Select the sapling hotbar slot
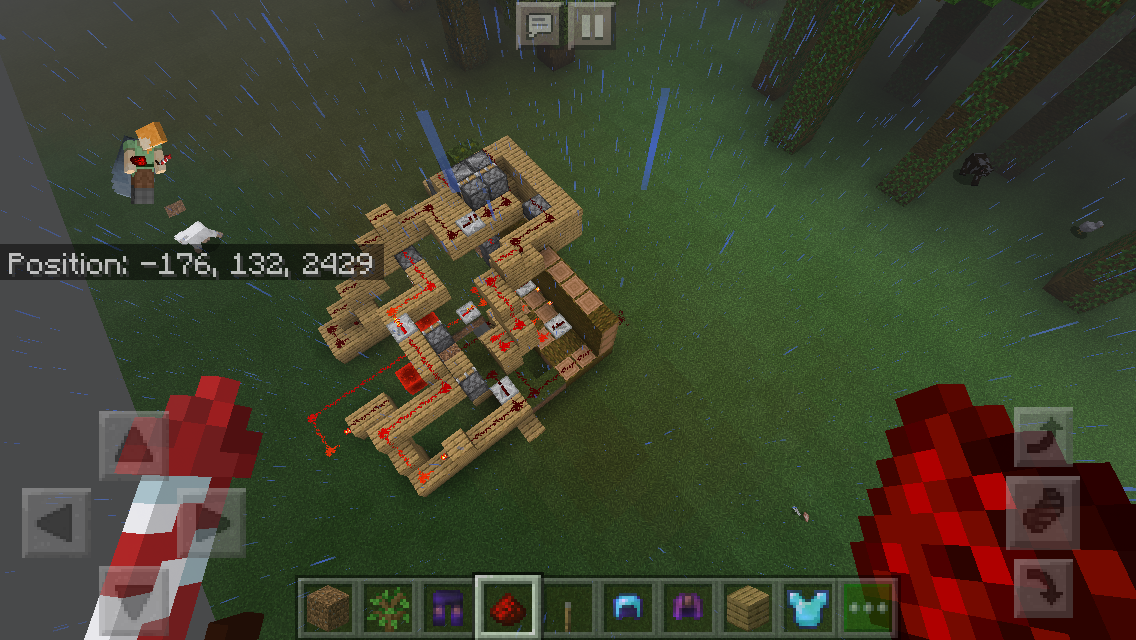1136x640 pixels. (x=388, y=607)
